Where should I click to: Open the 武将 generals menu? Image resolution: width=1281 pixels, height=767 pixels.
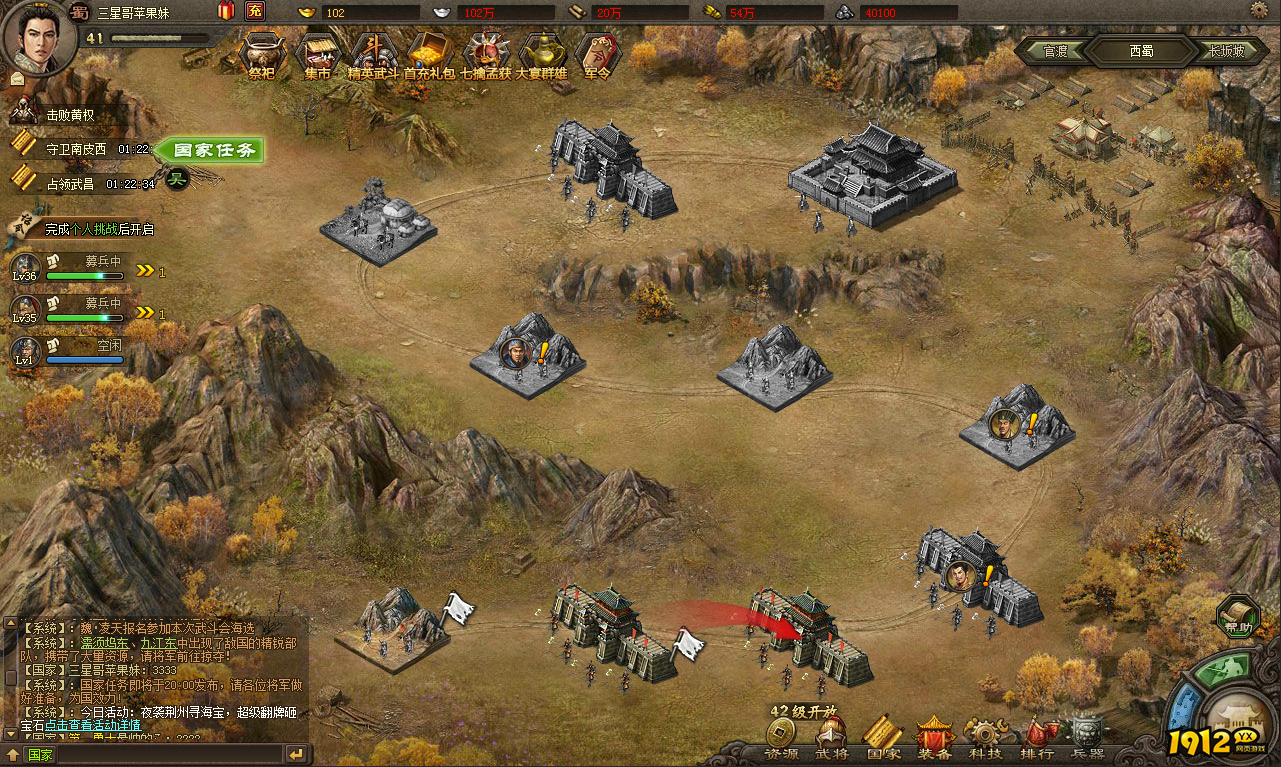coord(832,742)
